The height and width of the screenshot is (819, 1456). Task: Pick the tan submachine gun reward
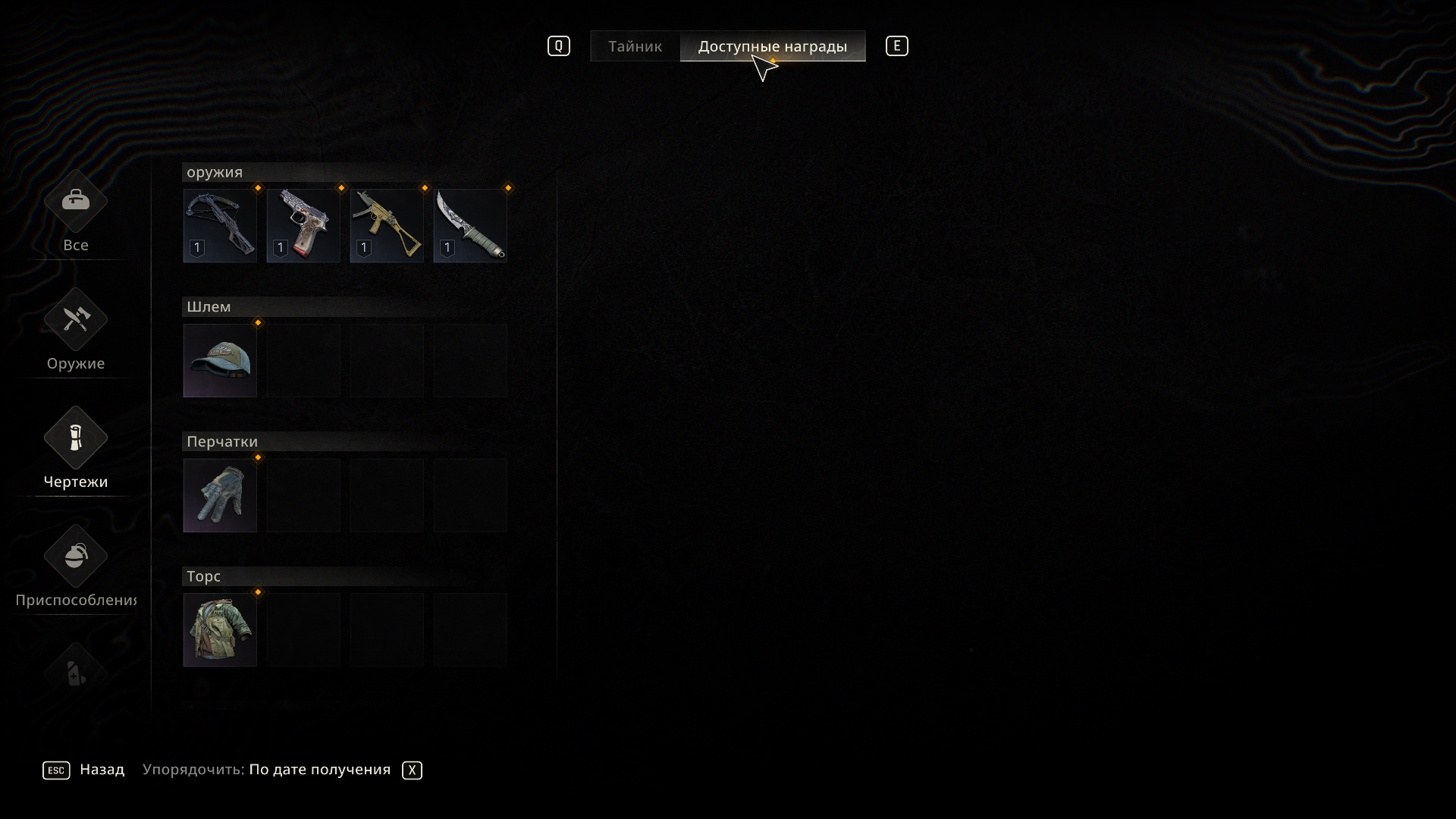click(387, 225)
